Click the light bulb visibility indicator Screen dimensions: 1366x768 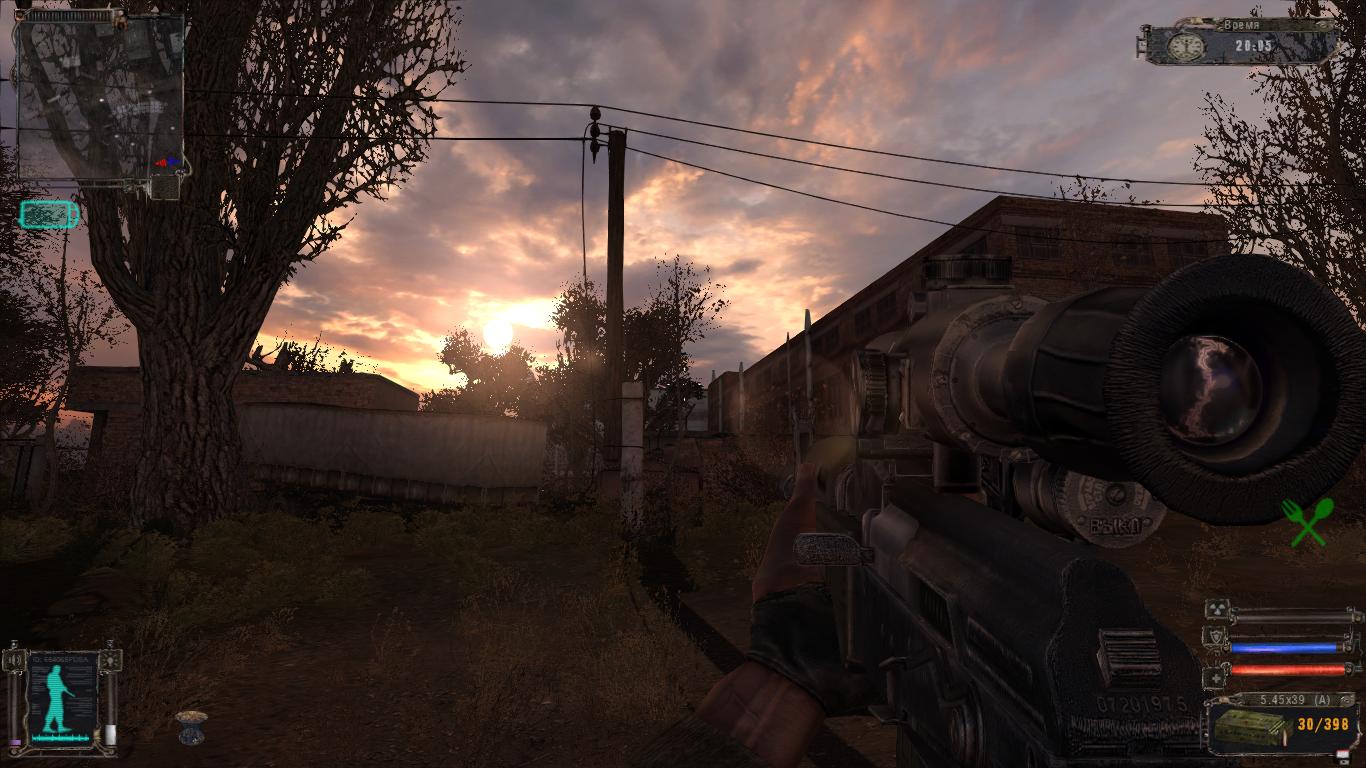pyautogui.click(x=111, y=660)
